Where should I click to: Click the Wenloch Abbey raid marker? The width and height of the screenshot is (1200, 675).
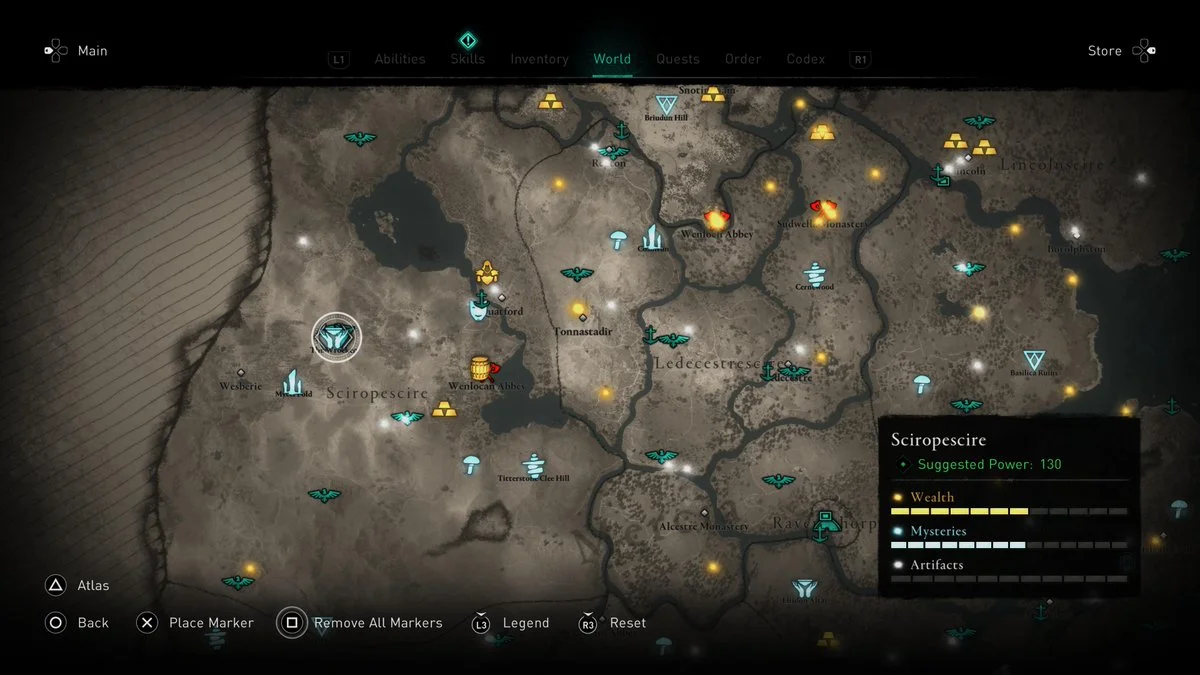click(x=716, y=219)
